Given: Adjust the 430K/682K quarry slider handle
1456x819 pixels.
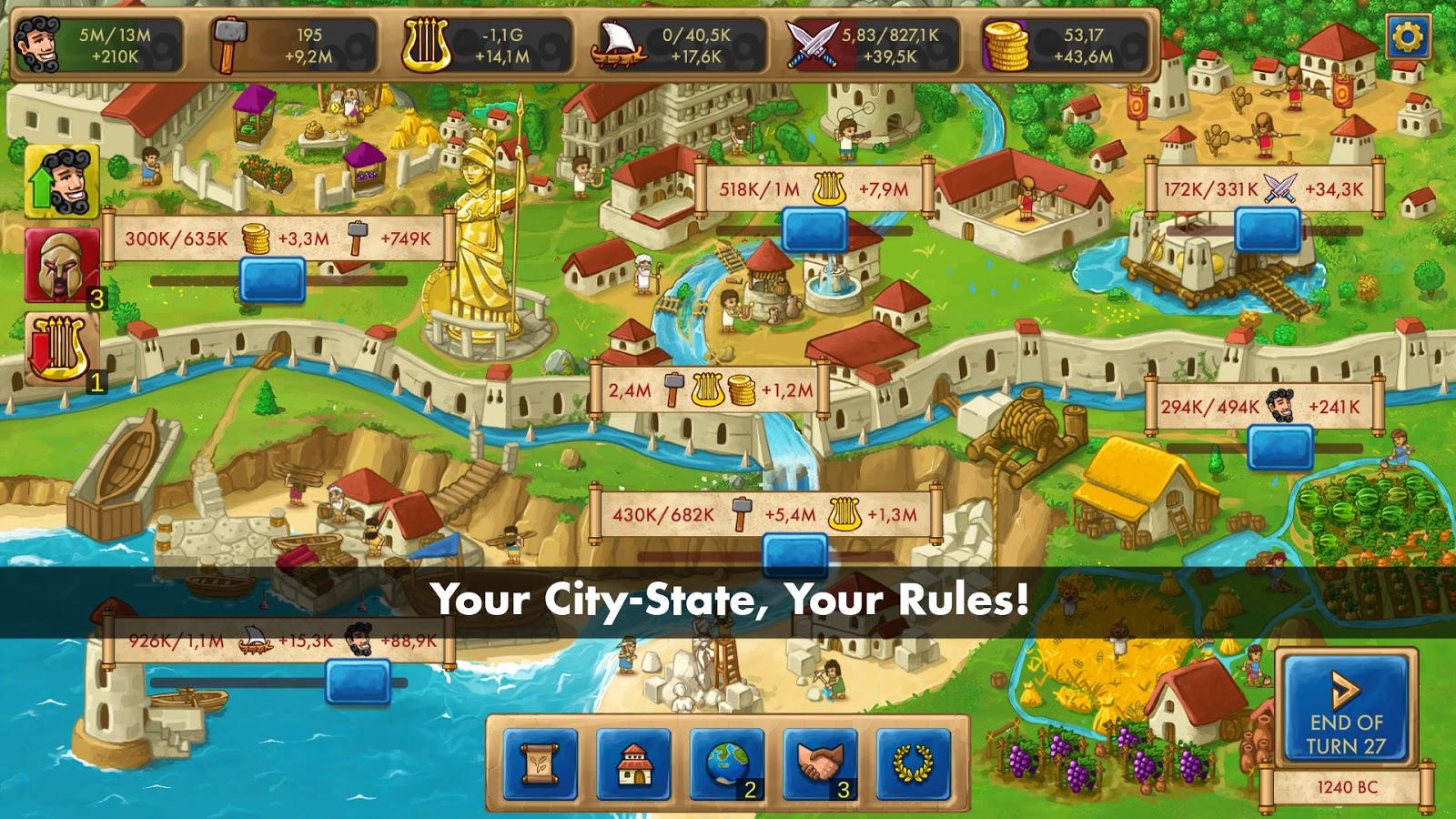Looking at the screenshot, I should [794, 554].
